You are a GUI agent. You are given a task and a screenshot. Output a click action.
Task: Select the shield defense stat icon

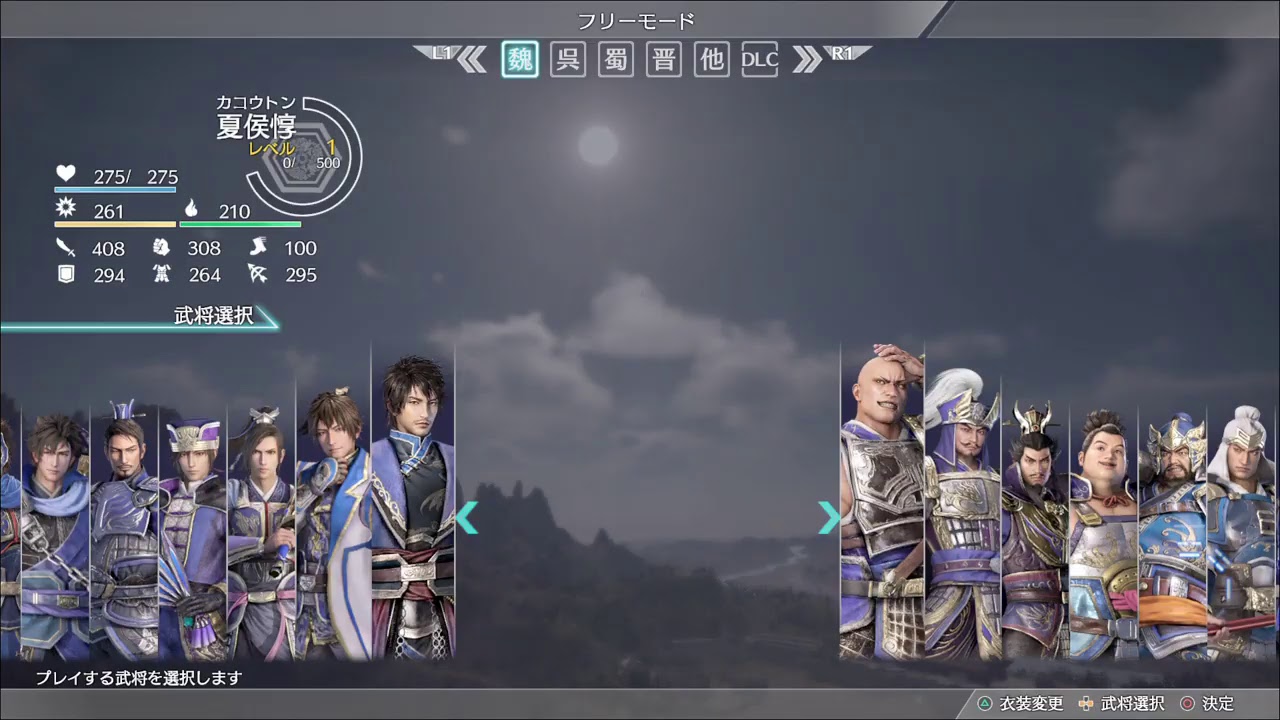pos(65,274)
